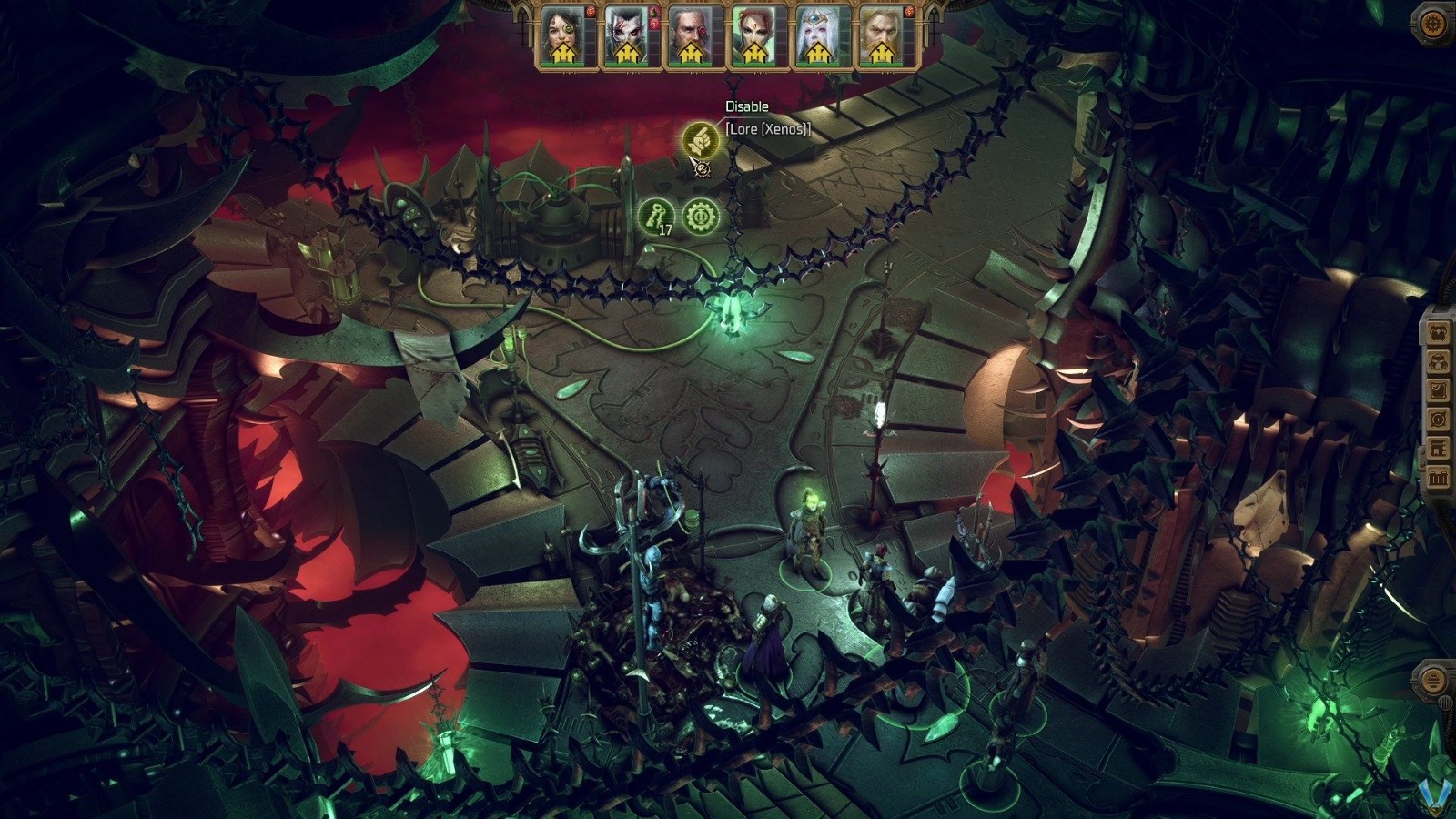Click the gear emblem icon in the bottom-right corner

click(x=1435, y=678)
